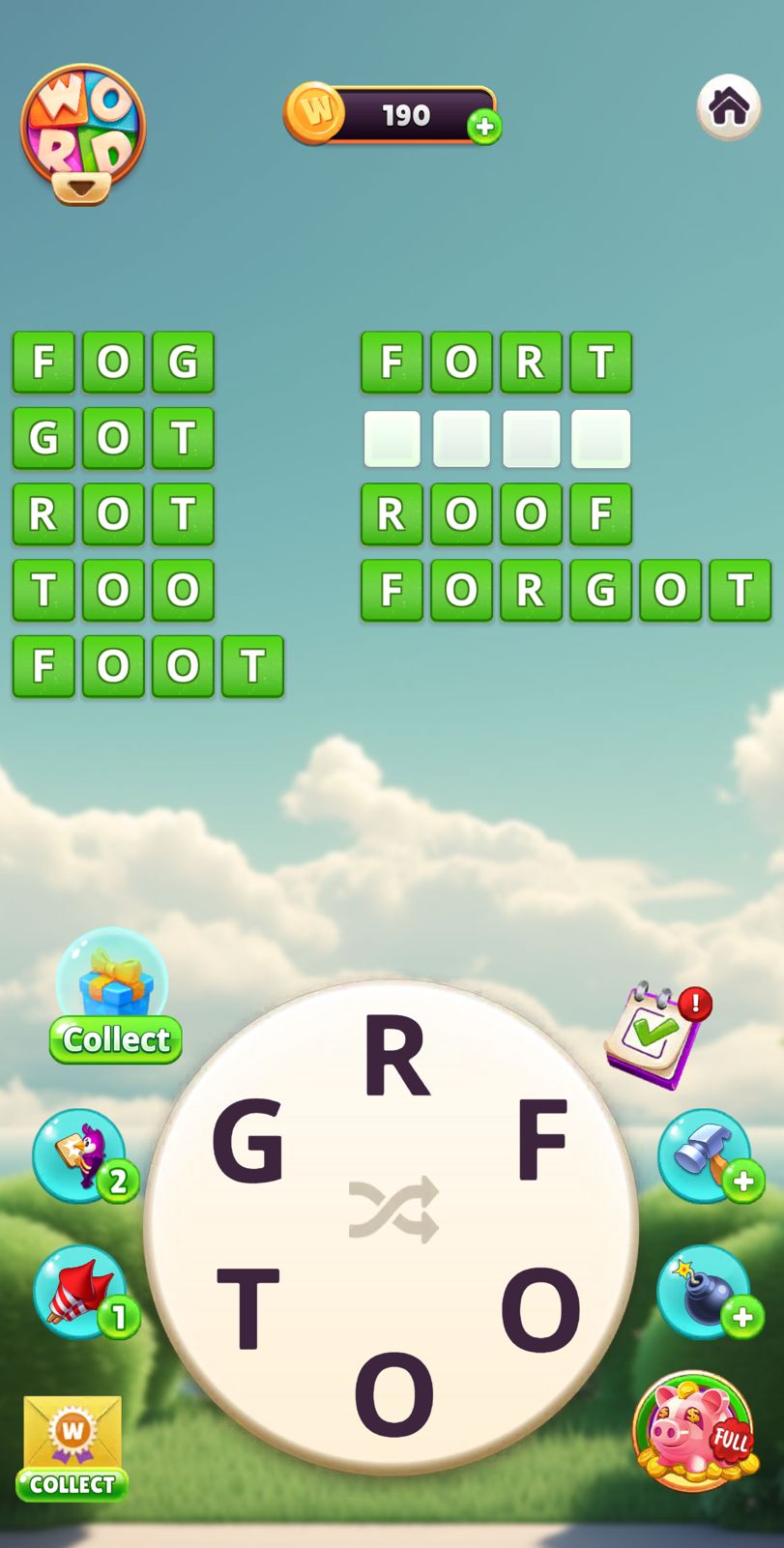Shuffle the letters in the wheel
The width and height of the screenshot is (784, 1548).
tap(393, 1209)
